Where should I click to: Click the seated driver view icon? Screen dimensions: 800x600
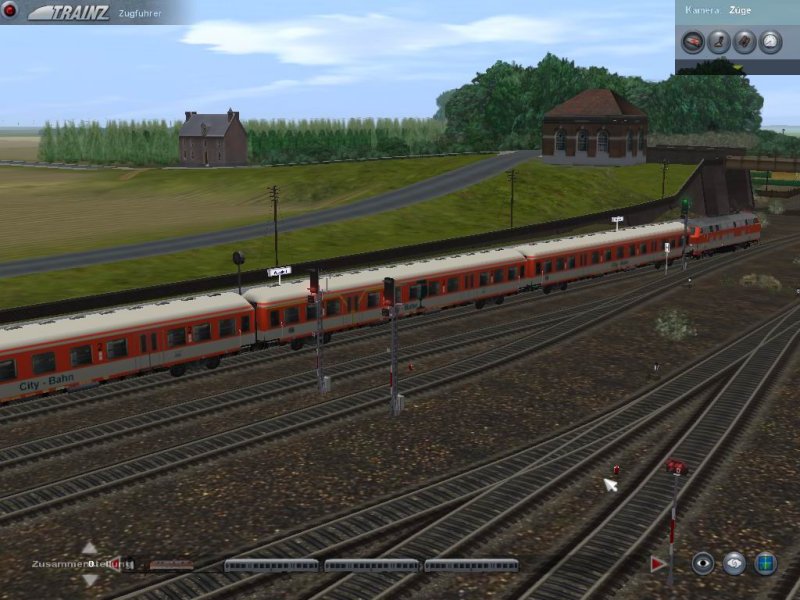(718, 41)
